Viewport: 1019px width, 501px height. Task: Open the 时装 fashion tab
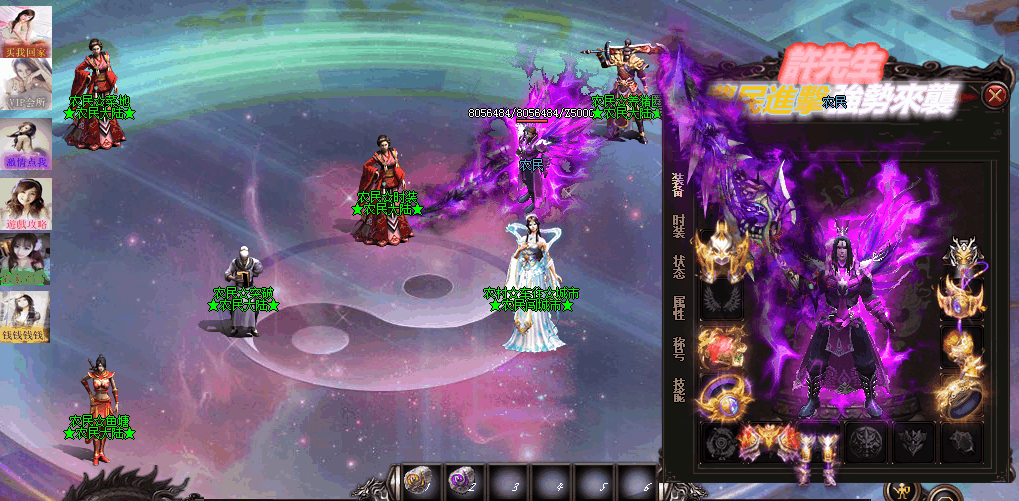pyautogui.click(x=679, y=225)
